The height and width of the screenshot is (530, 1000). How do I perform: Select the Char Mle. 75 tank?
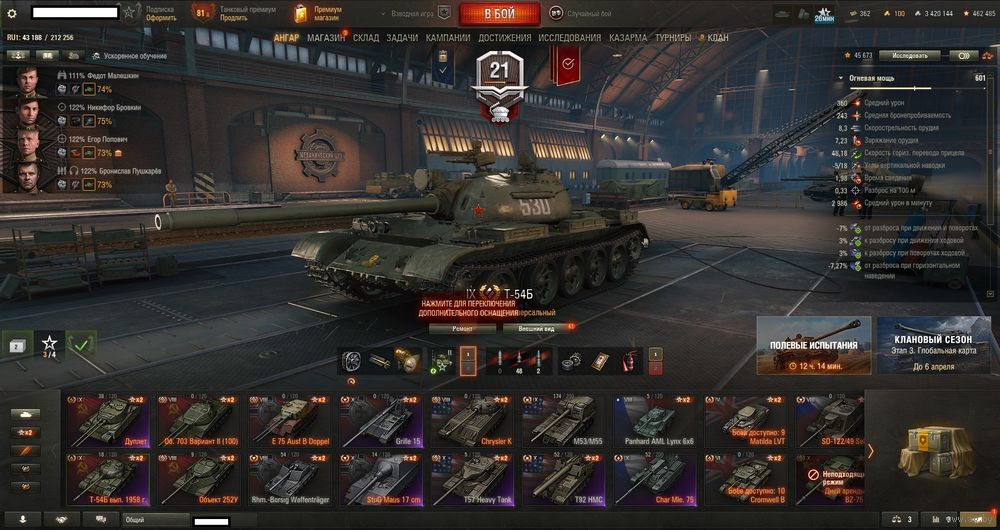[653, 479]
